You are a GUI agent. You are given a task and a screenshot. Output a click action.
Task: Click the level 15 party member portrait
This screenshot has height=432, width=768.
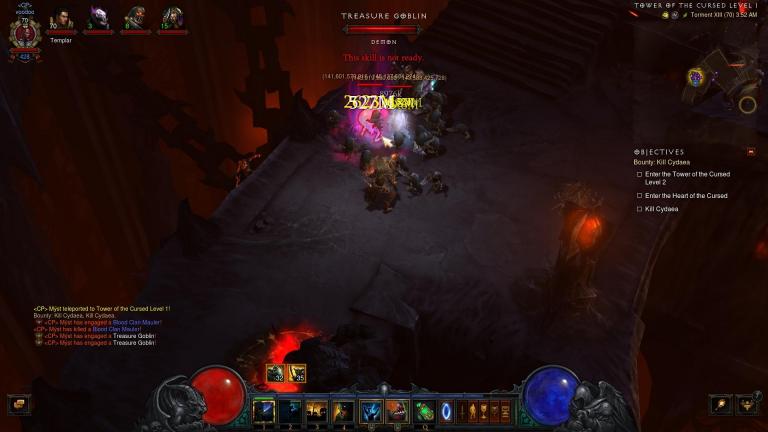tap(172, 18)
